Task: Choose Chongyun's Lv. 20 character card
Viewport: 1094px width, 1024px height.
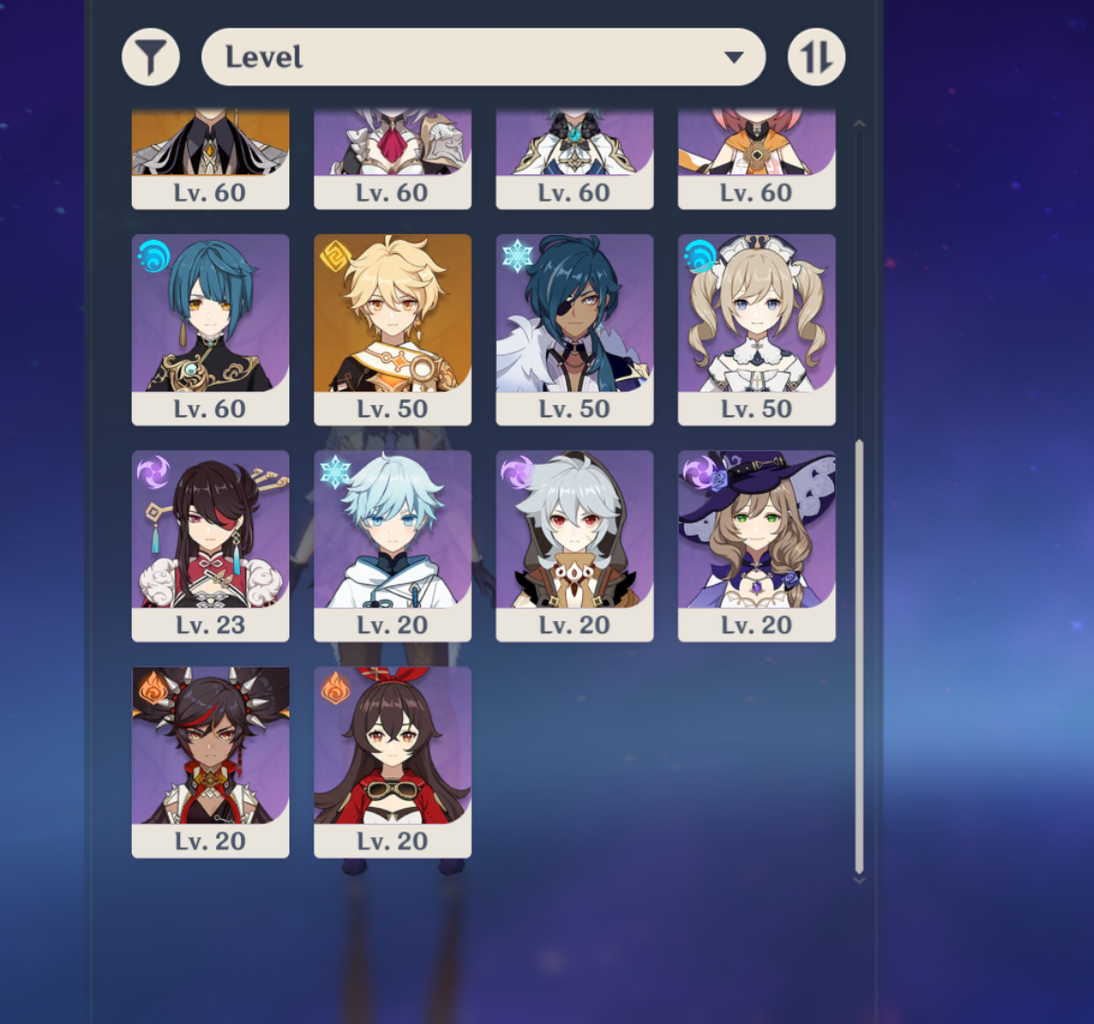Action: click(392, 545)
